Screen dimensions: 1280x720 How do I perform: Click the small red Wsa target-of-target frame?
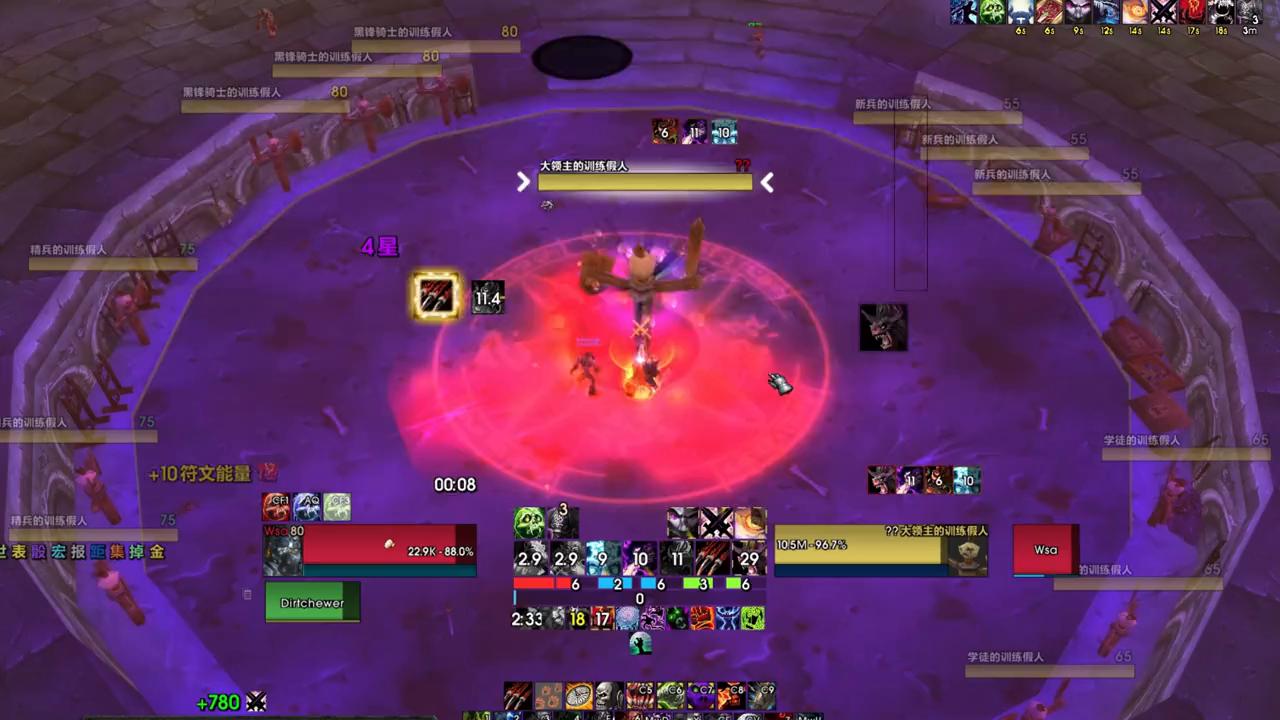pos(1046,550)
